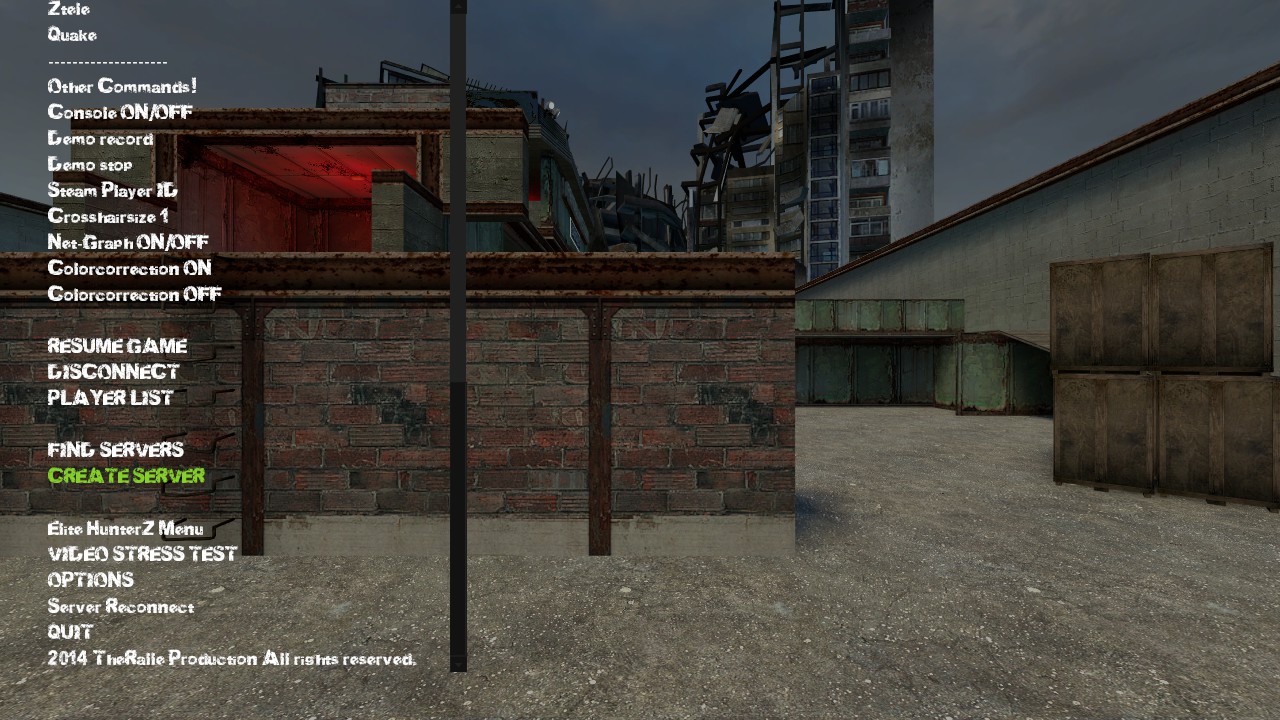1280x720 pixels.
Task: Toggle Net-Graph ON/OFF
Action: [x=128, y=243]
